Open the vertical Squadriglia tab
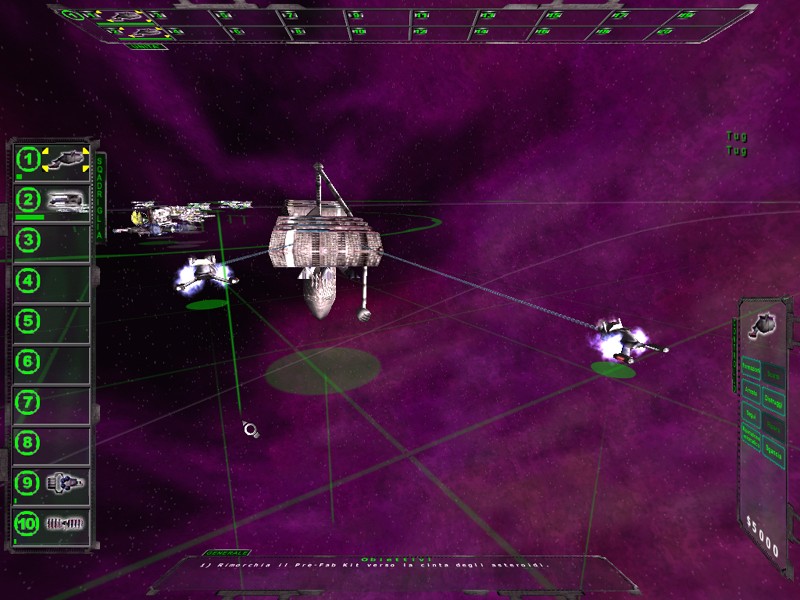Image resolution: width=800 pixels, height=600 pixels. 100,196
